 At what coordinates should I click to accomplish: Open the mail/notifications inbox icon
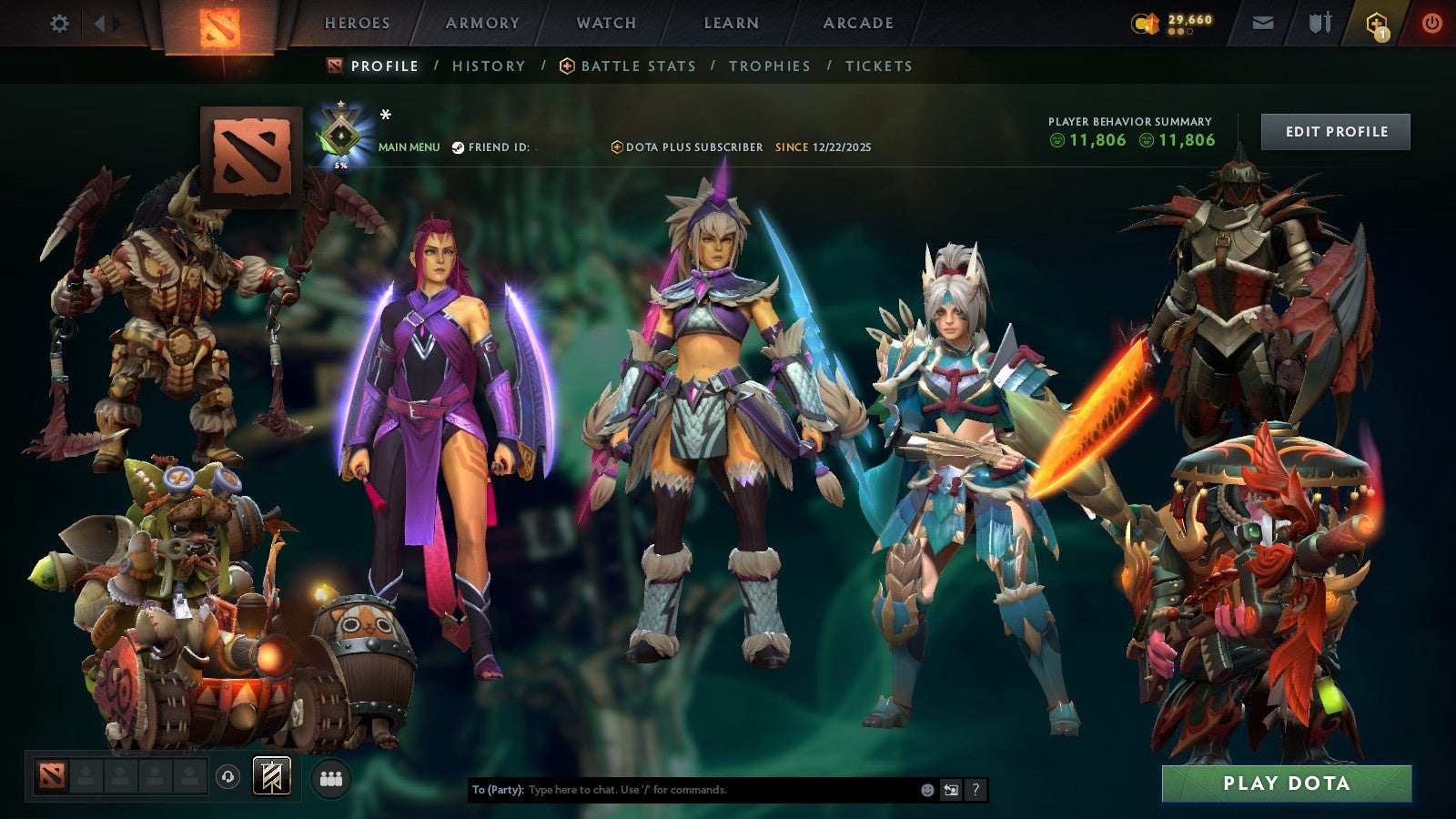click(x=1263, y=23)
